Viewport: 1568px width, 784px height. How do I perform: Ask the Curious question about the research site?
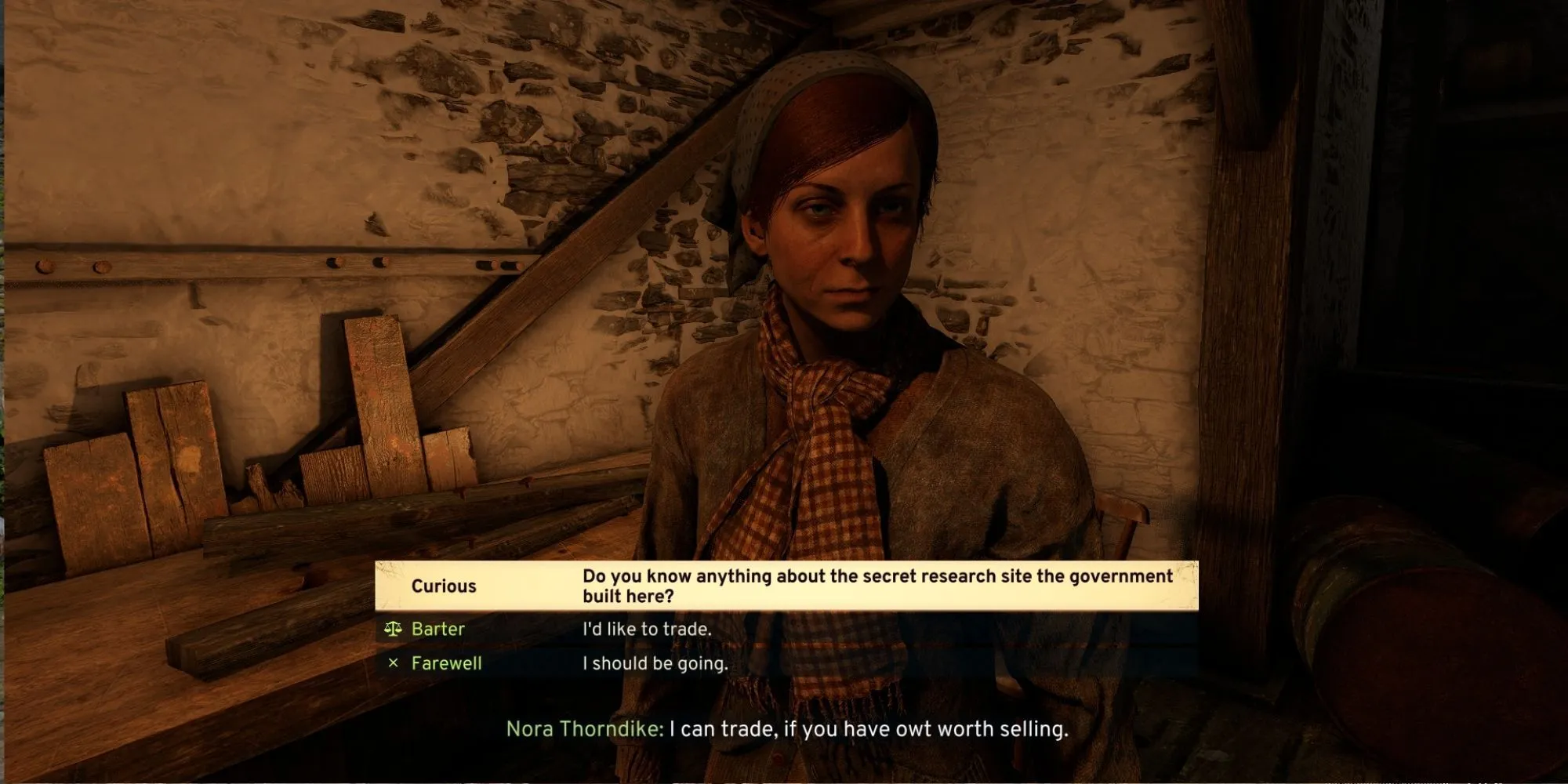click(786, 586)
